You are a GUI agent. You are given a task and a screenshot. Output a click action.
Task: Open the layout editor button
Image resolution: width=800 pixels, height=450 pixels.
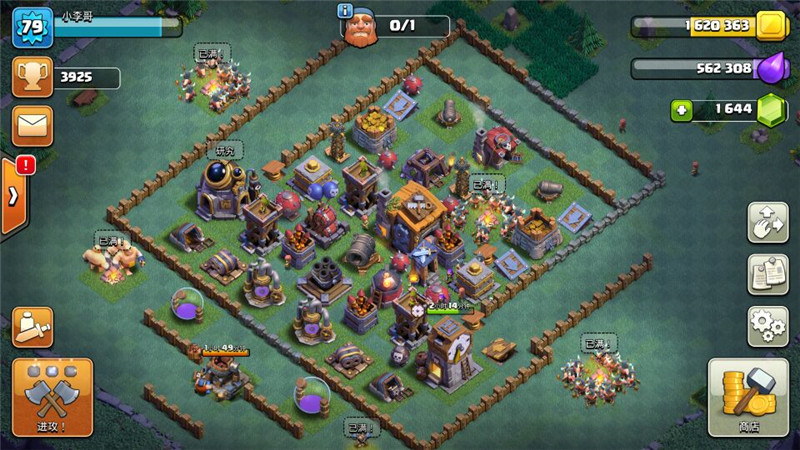coord(768,222)
